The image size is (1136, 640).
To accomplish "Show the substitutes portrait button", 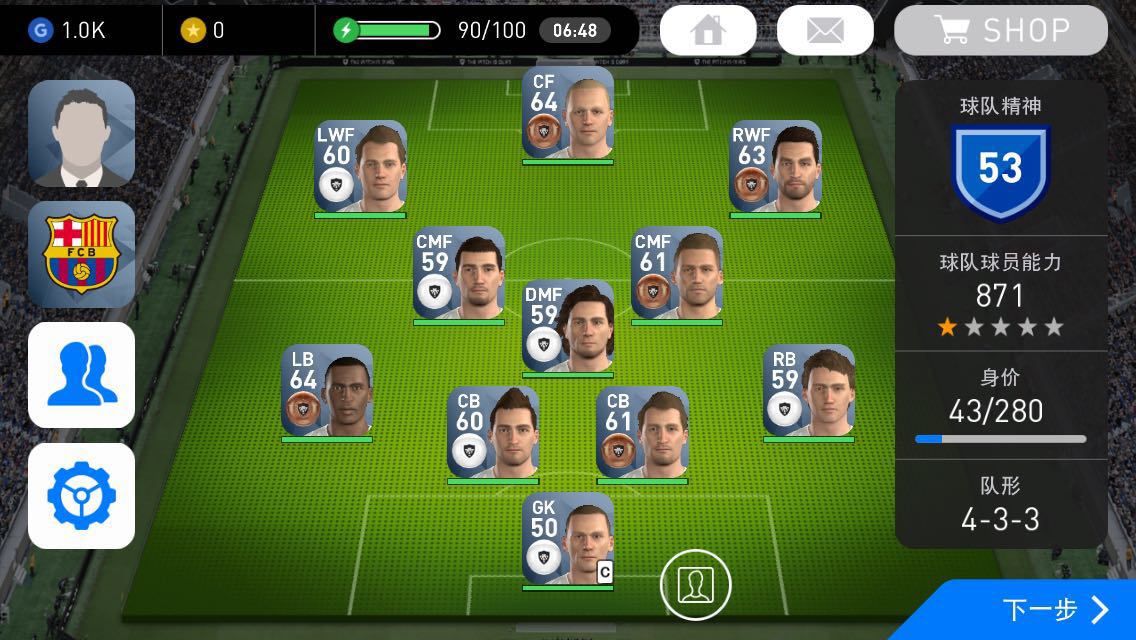I will point(695,584).
